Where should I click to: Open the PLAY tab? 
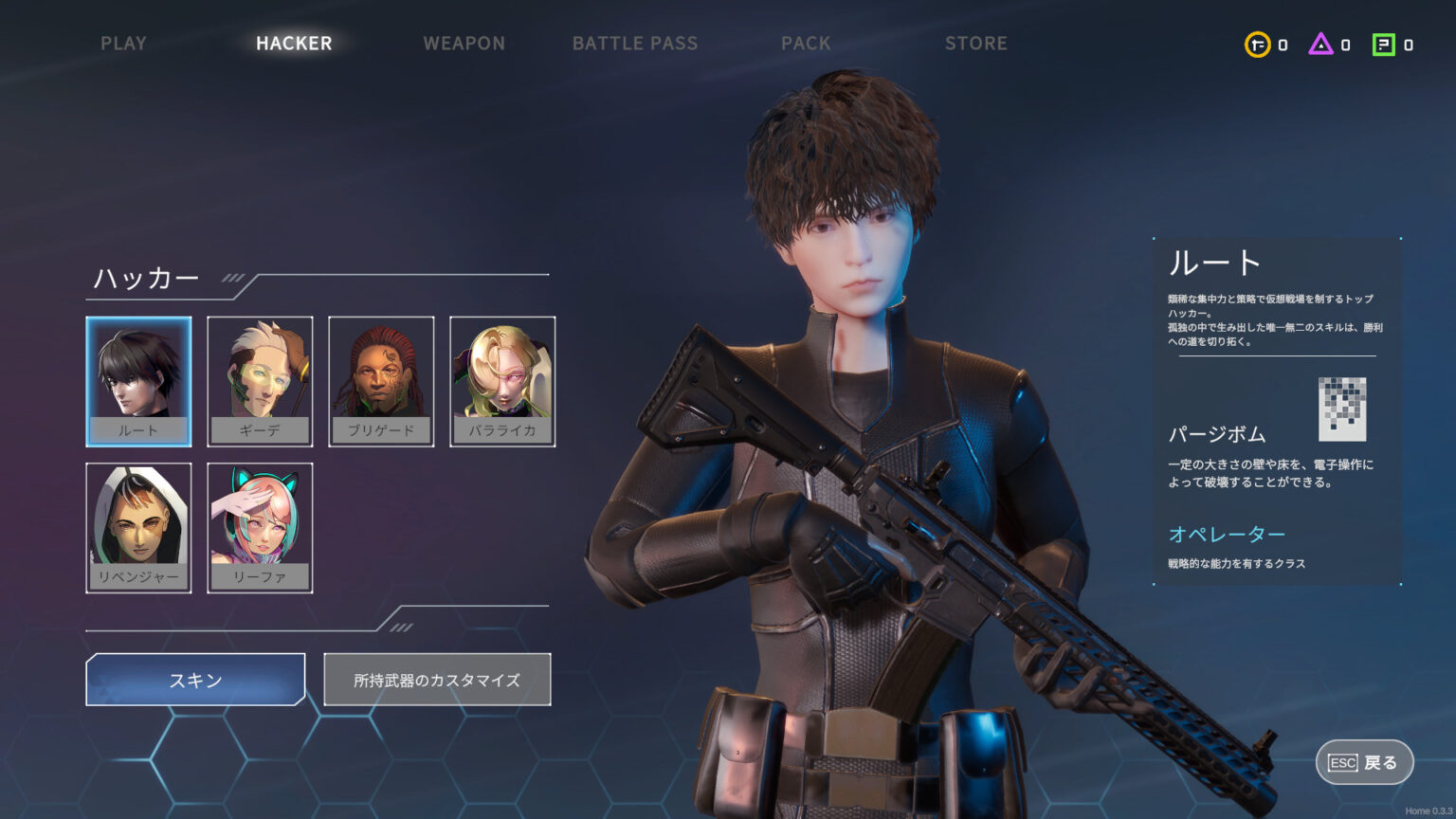(x=123, y=44)
